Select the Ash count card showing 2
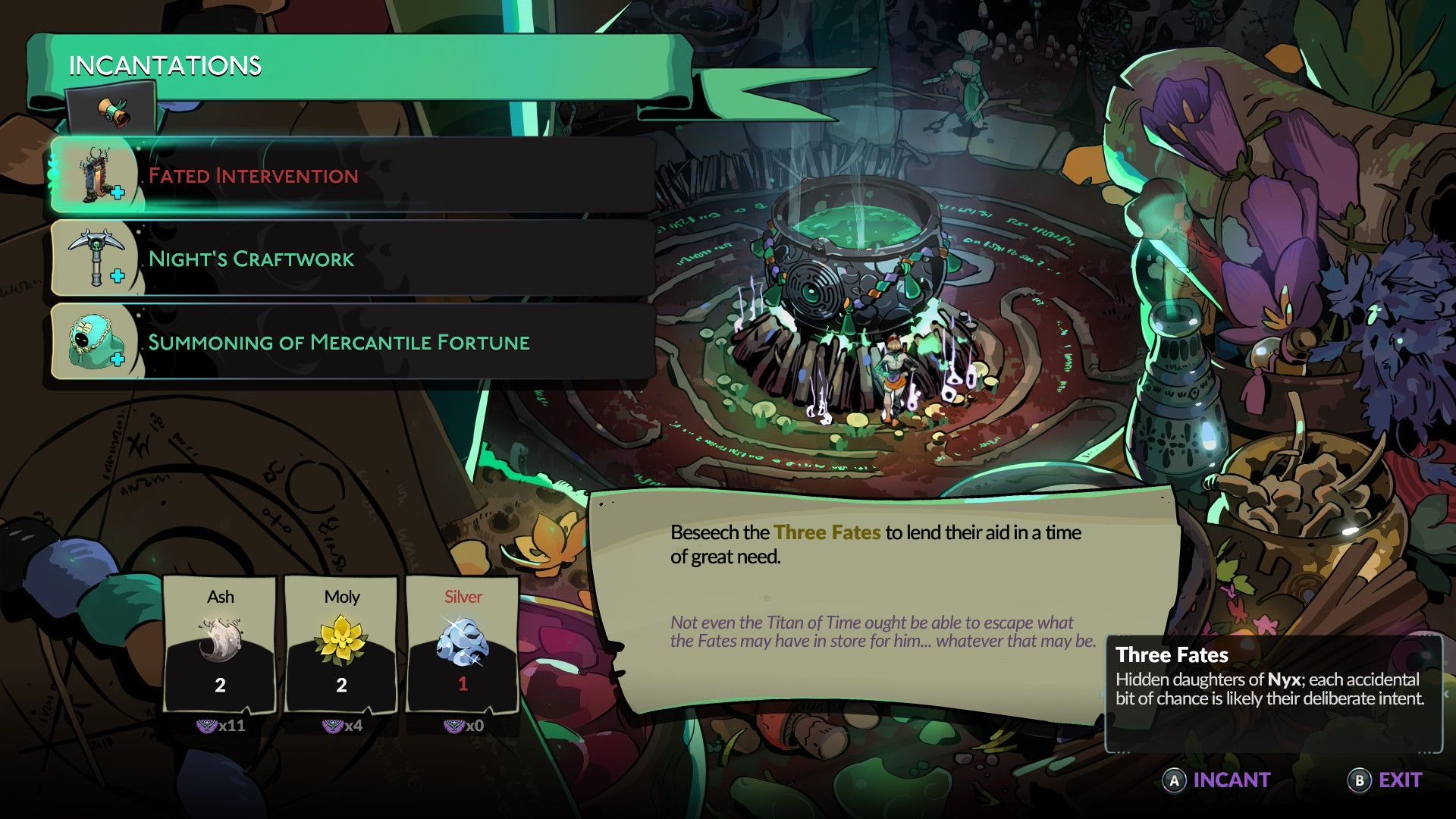The image size is (1456, 819). point(221,686)
